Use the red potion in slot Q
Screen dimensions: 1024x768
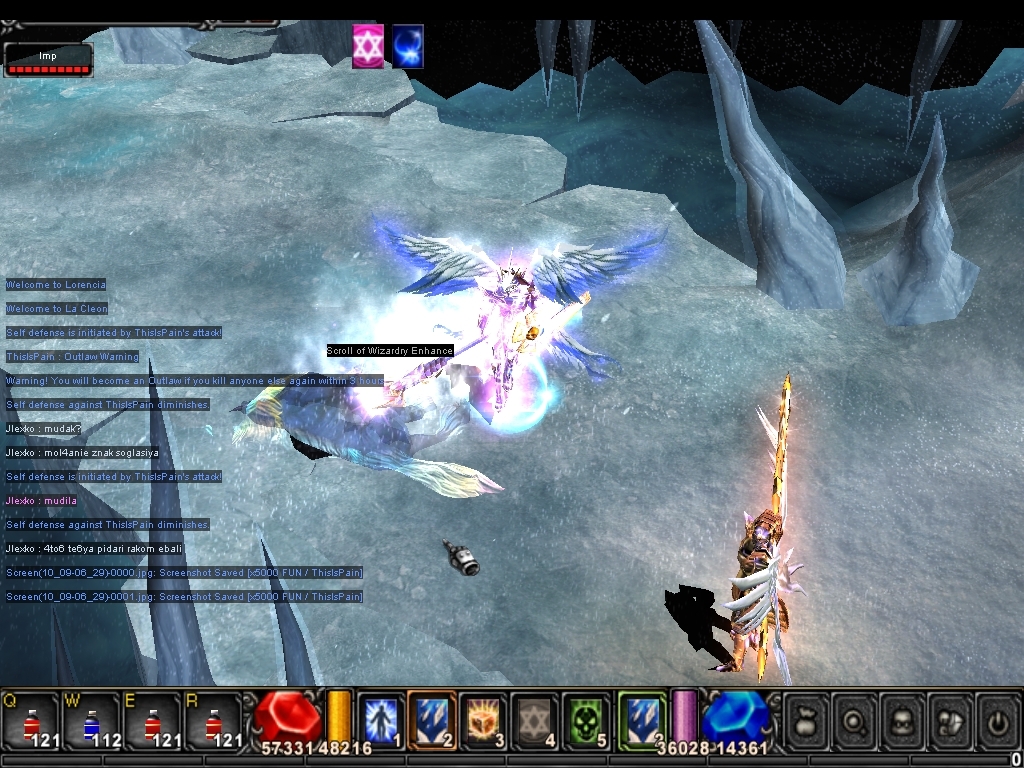[31, 720]
